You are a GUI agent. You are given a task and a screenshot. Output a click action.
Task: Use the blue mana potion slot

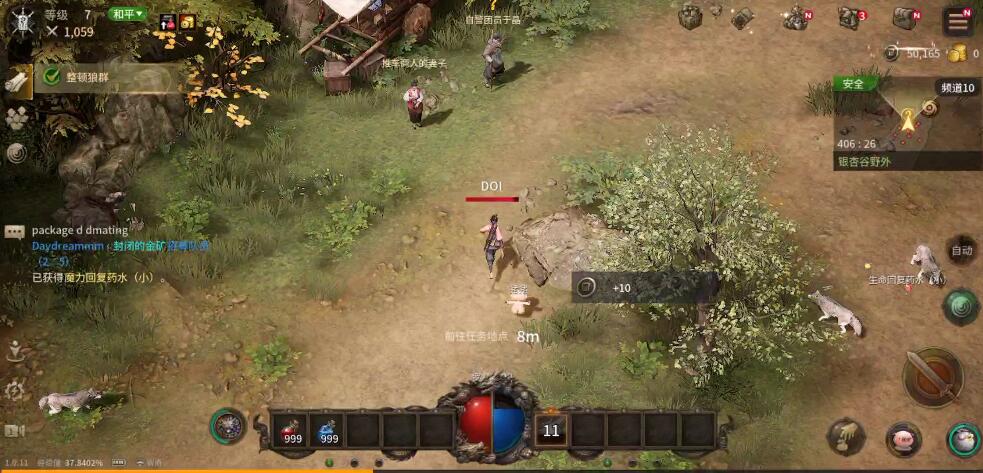pyautogui.click(x=328, y=428)
